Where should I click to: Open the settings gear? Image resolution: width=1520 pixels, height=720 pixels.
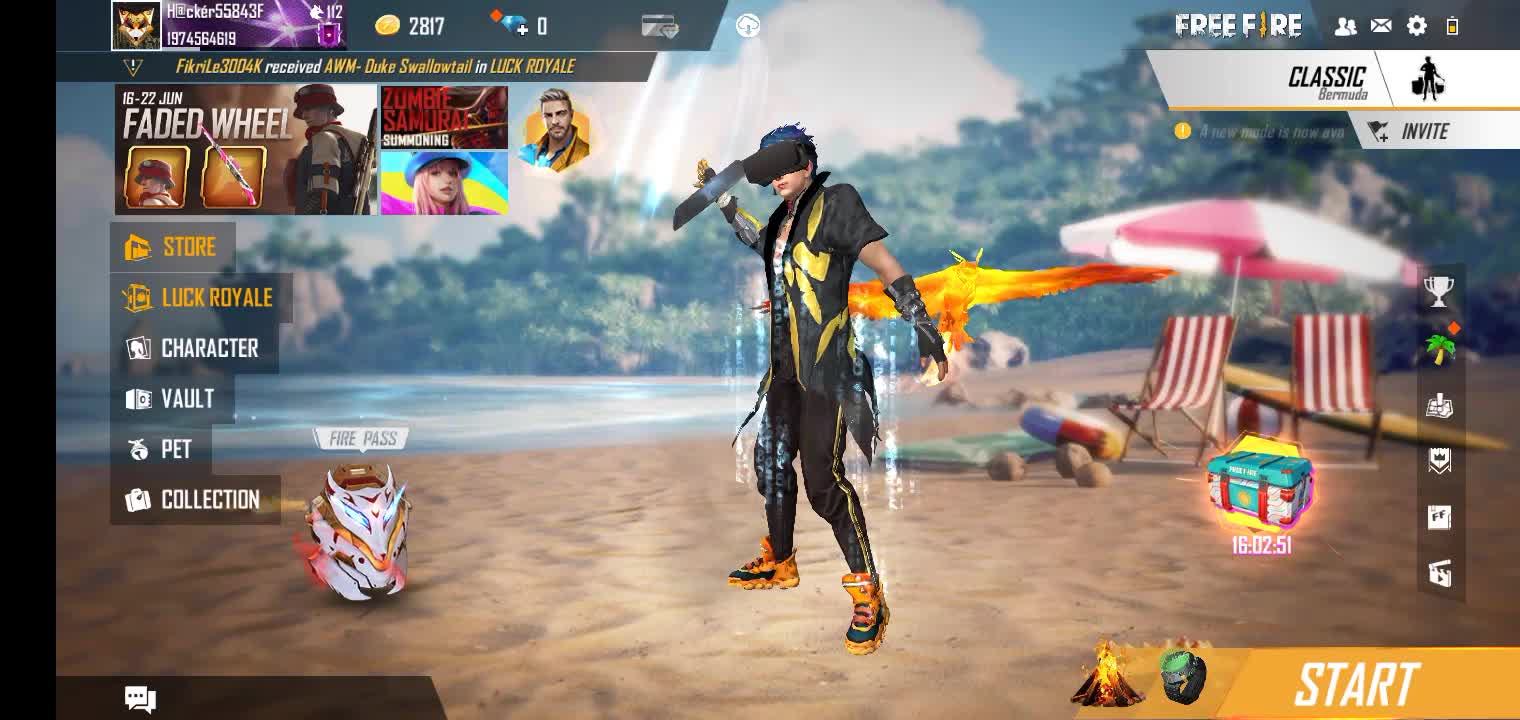tap(1416, 26)
